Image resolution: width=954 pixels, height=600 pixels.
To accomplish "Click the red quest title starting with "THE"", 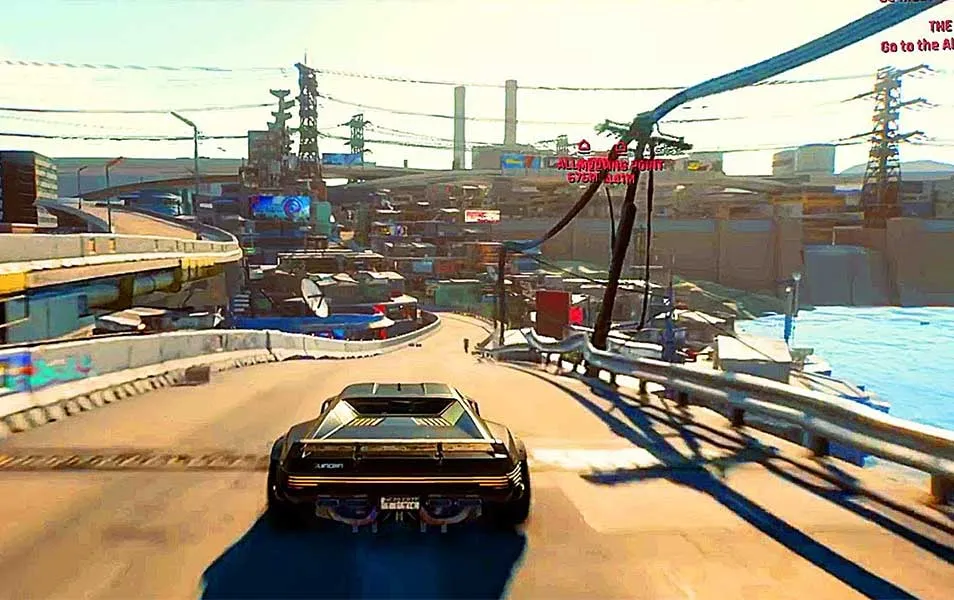I will [940, 26].
